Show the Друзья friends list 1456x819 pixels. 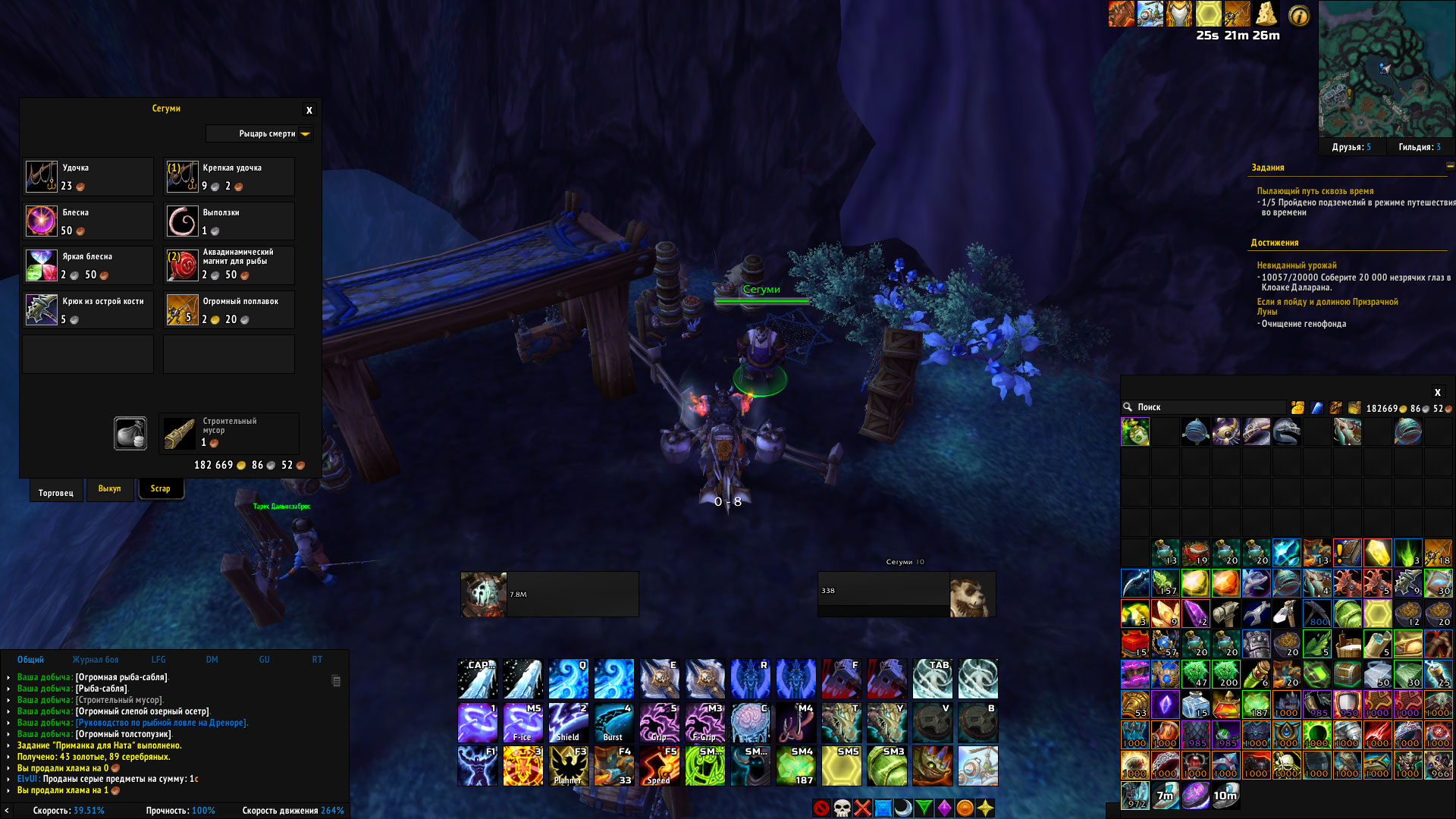tap(1351, 147)
